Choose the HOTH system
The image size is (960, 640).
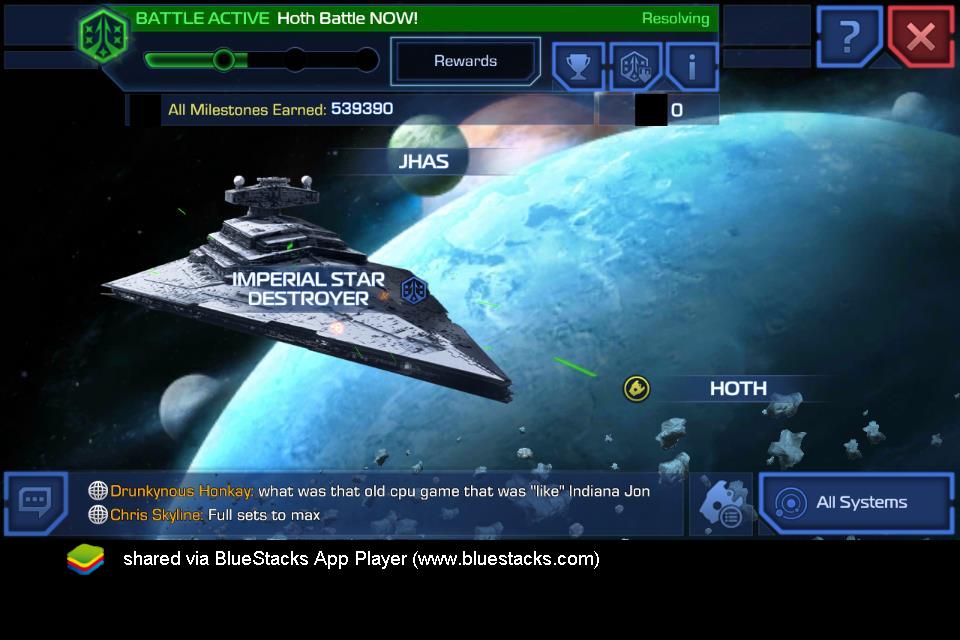tap(738, 388)
